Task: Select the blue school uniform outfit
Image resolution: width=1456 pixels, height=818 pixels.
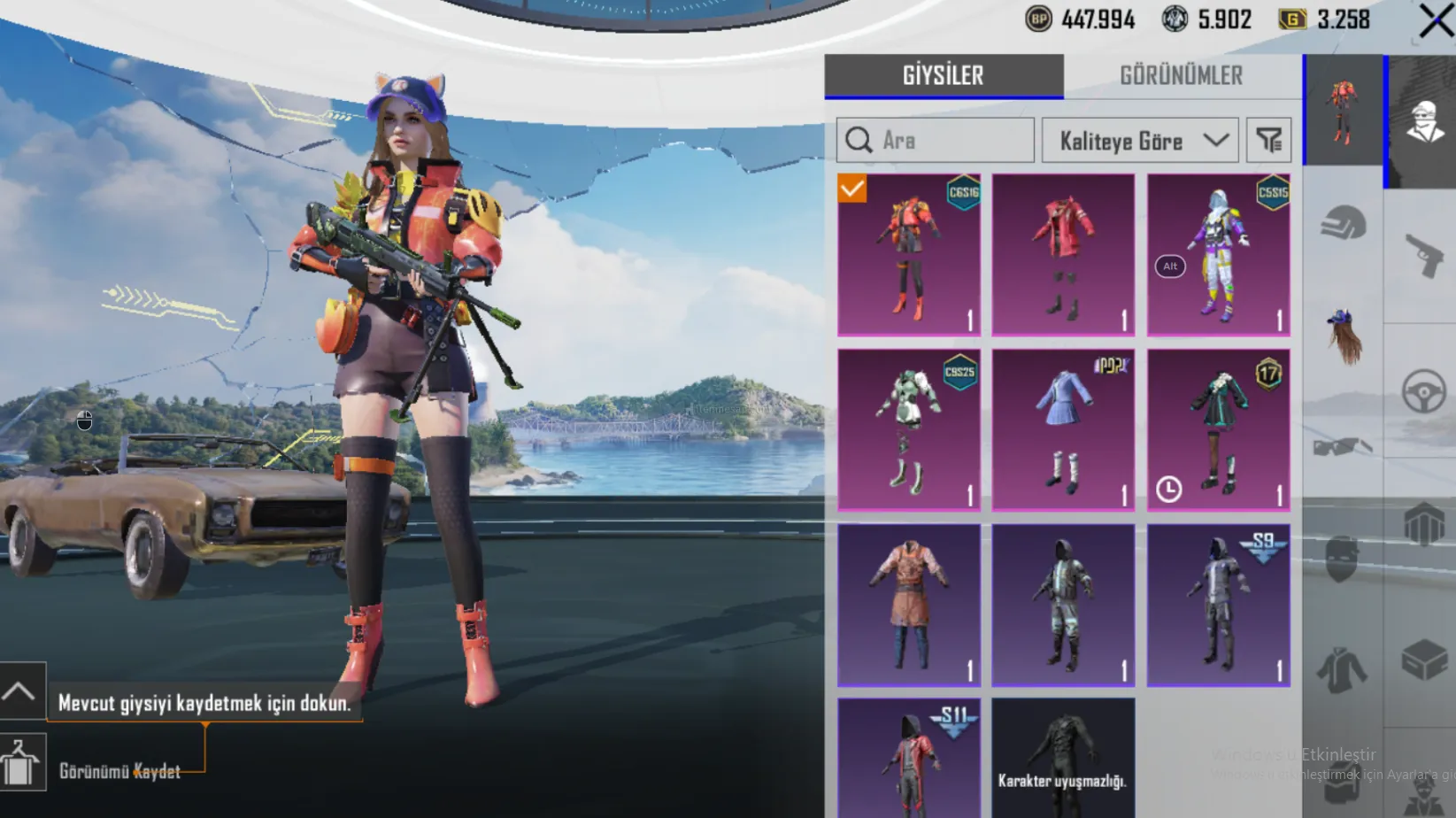Action: pyautogui.click(x=1063, y=429)
